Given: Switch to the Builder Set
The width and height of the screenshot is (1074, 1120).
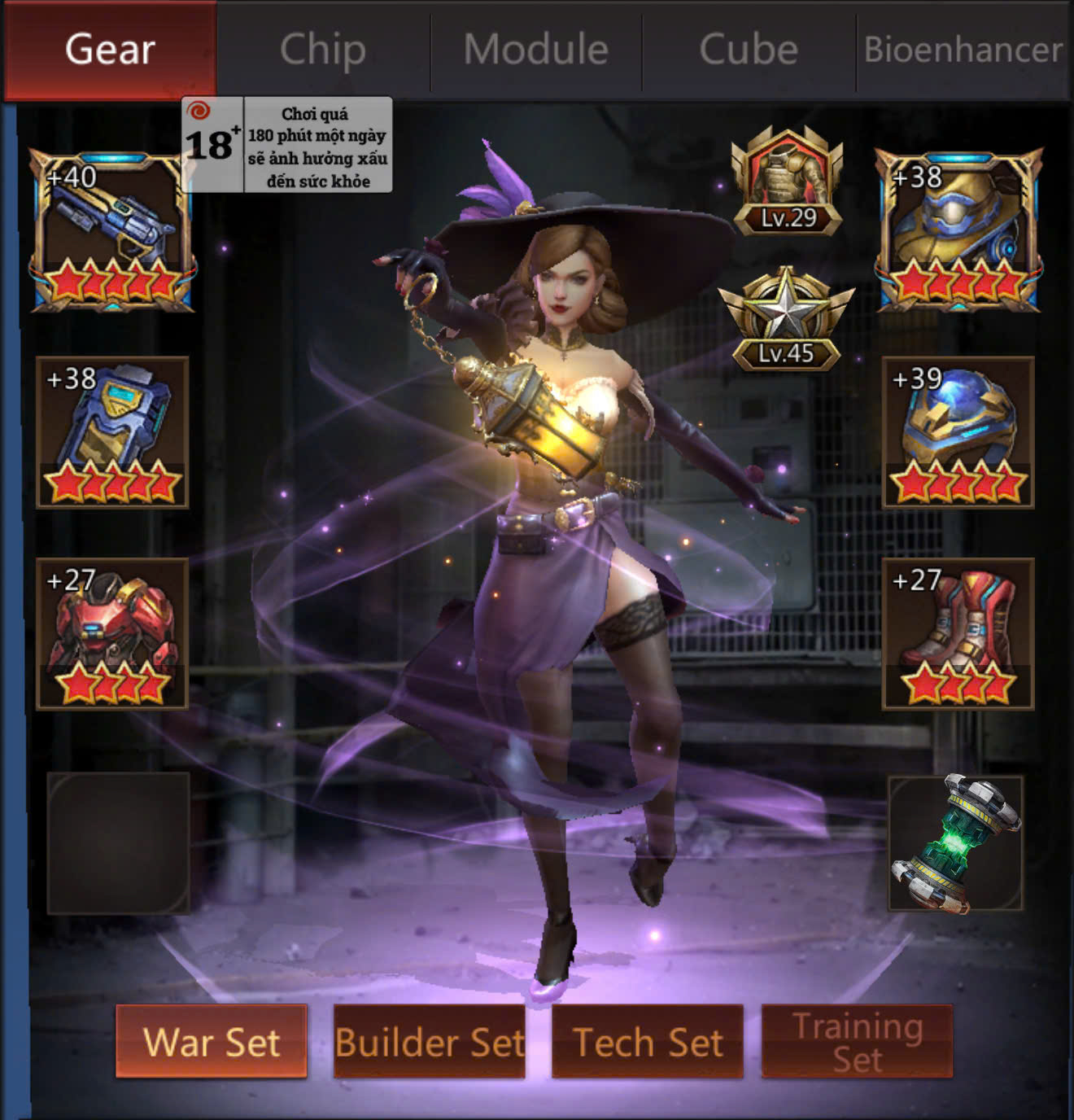Looking at the screenshot, I should click(x=430, y=1042).
